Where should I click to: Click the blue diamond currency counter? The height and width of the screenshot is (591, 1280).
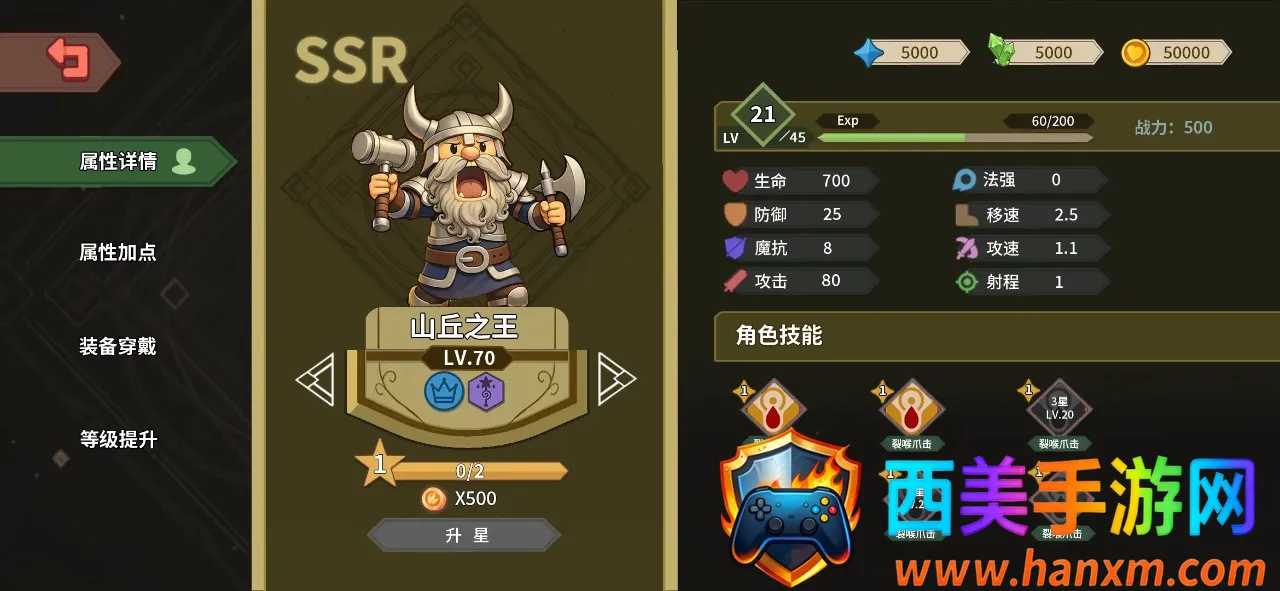[x=910, y=53]
